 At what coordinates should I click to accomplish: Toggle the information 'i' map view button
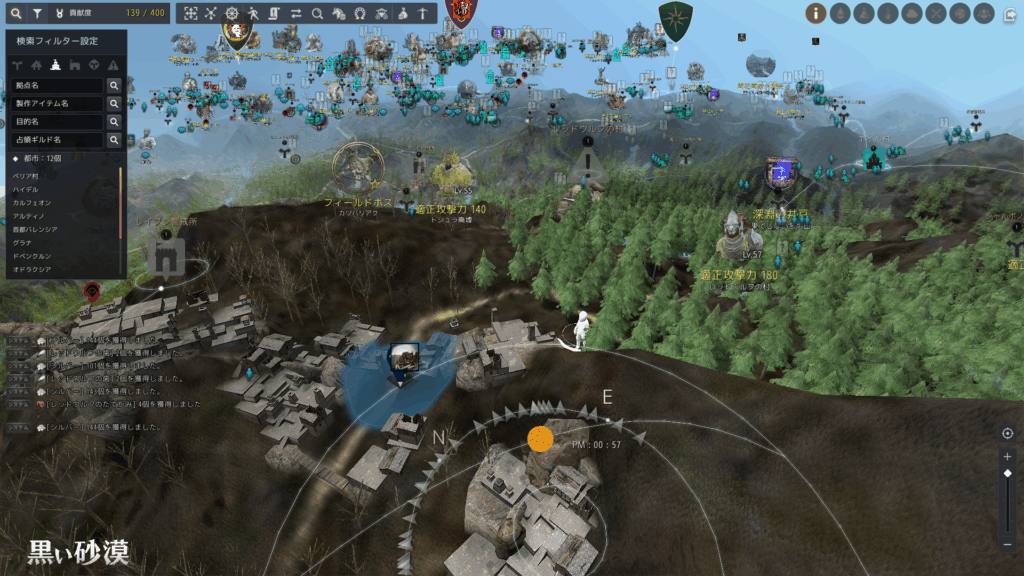click(x=816, y=13)
